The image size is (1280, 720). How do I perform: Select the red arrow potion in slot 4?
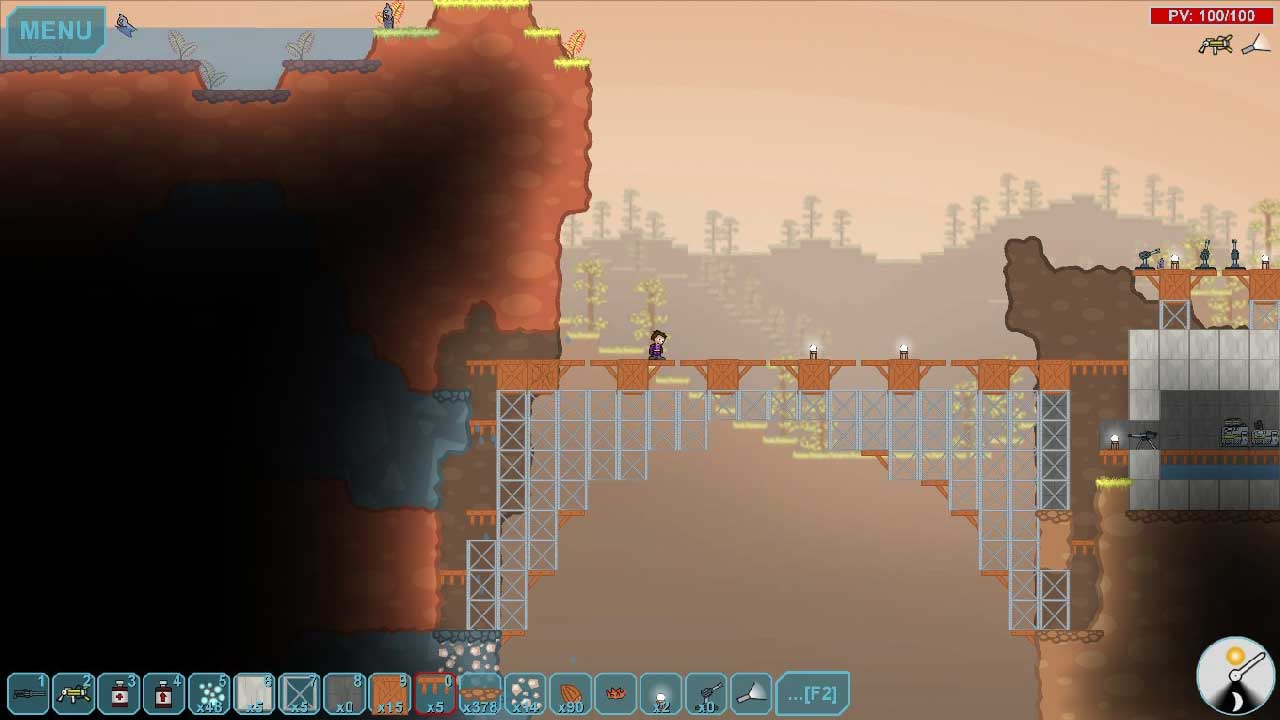point(164,693)
